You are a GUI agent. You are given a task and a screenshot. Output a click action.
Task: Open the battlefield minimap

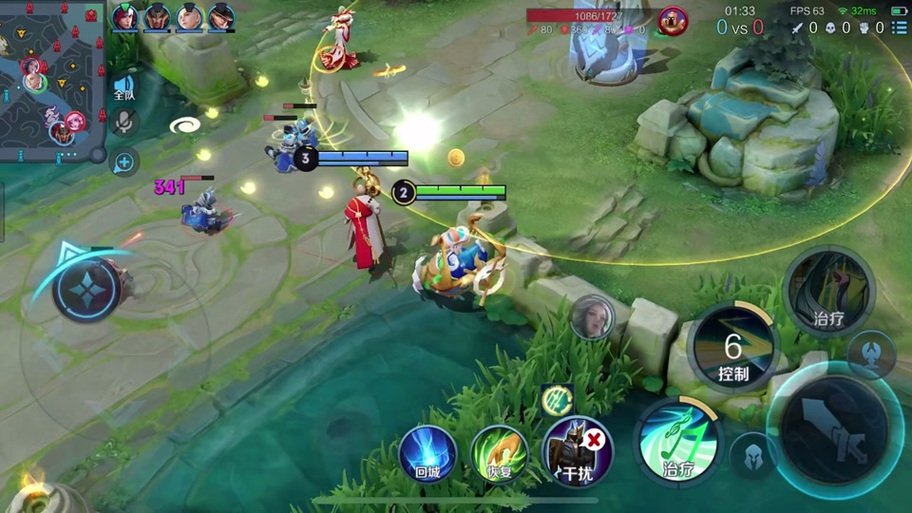[x=50, y=78]
